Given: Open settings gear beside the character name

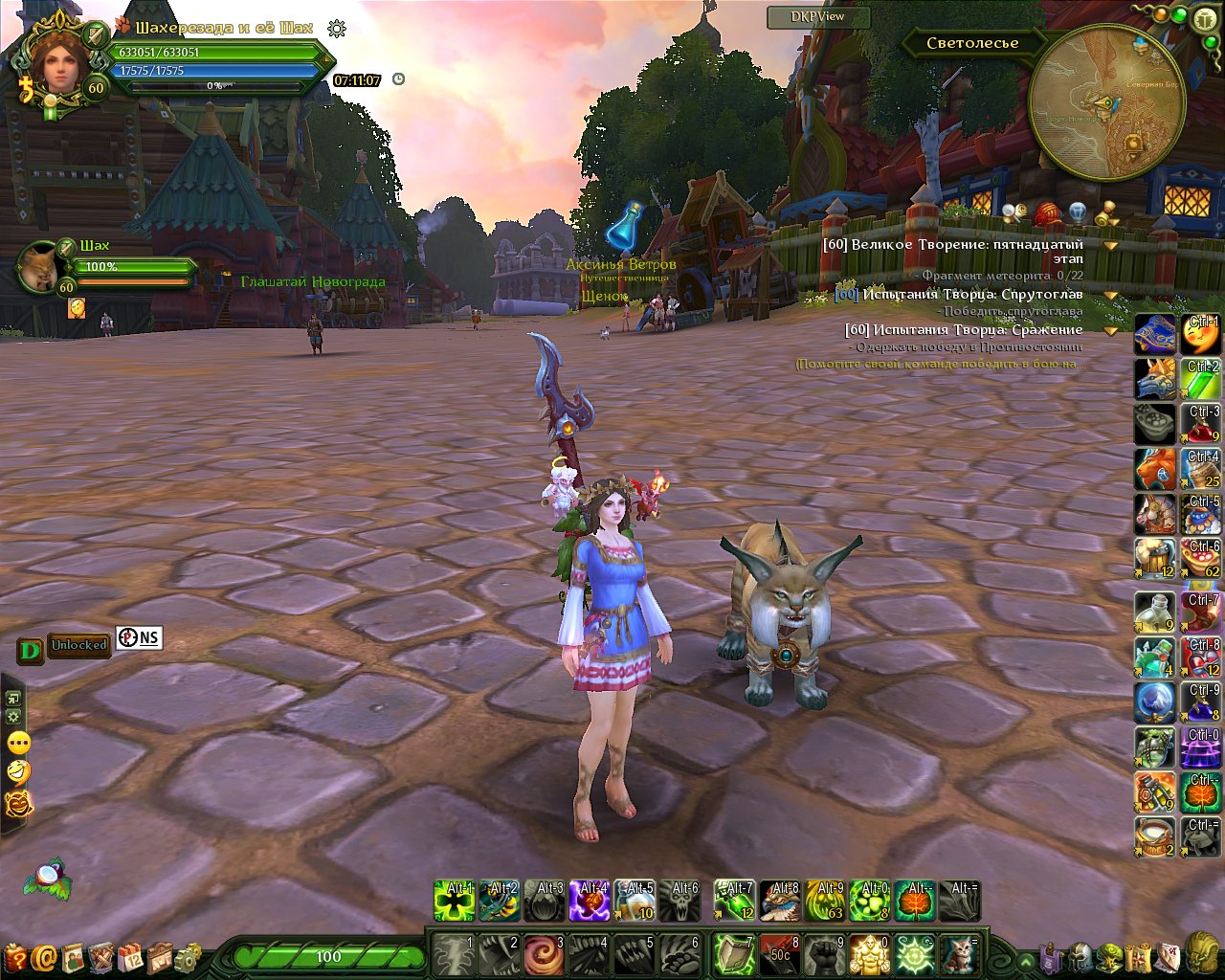Looking at the screenshot, I should point(336,29).
